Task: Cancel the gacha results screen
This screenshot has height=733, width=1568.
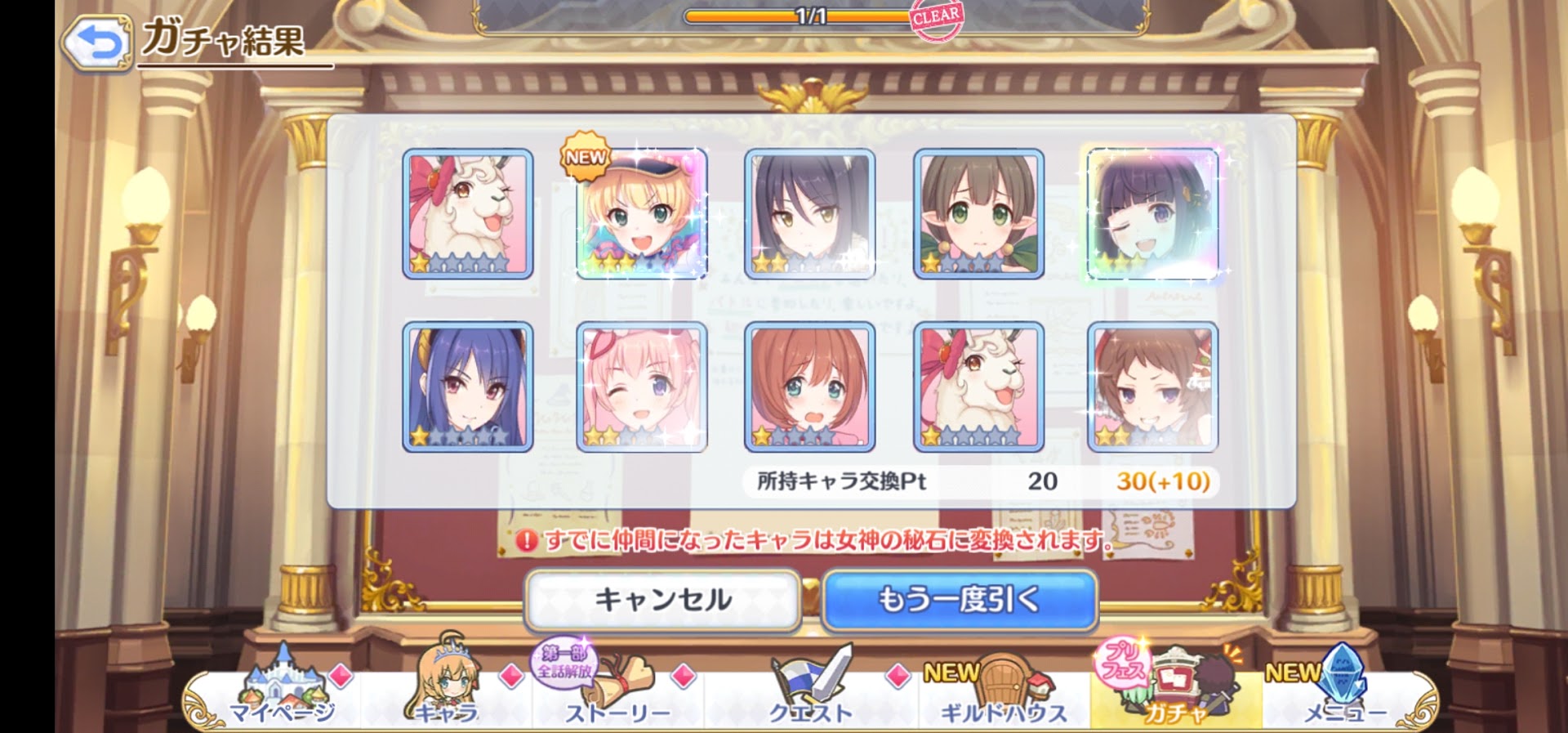Action: (x=662, y=601)
